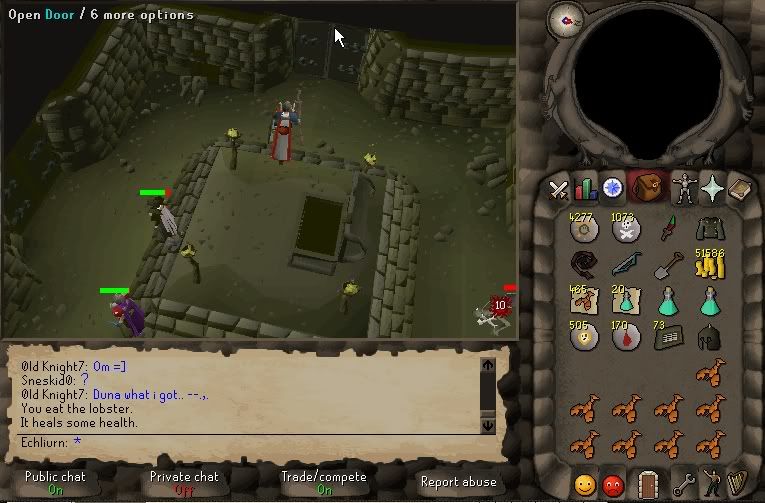Image resolution: width=765 pixels, height=503 pixels.
Task: Toggle the Public chat setting
Action: 56,482
